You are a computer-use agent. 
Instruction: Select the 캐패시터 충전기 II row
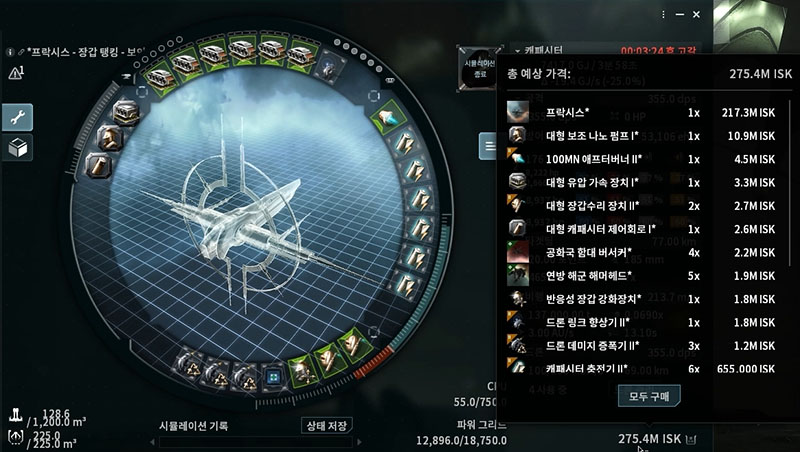click(x=640, y=368)
